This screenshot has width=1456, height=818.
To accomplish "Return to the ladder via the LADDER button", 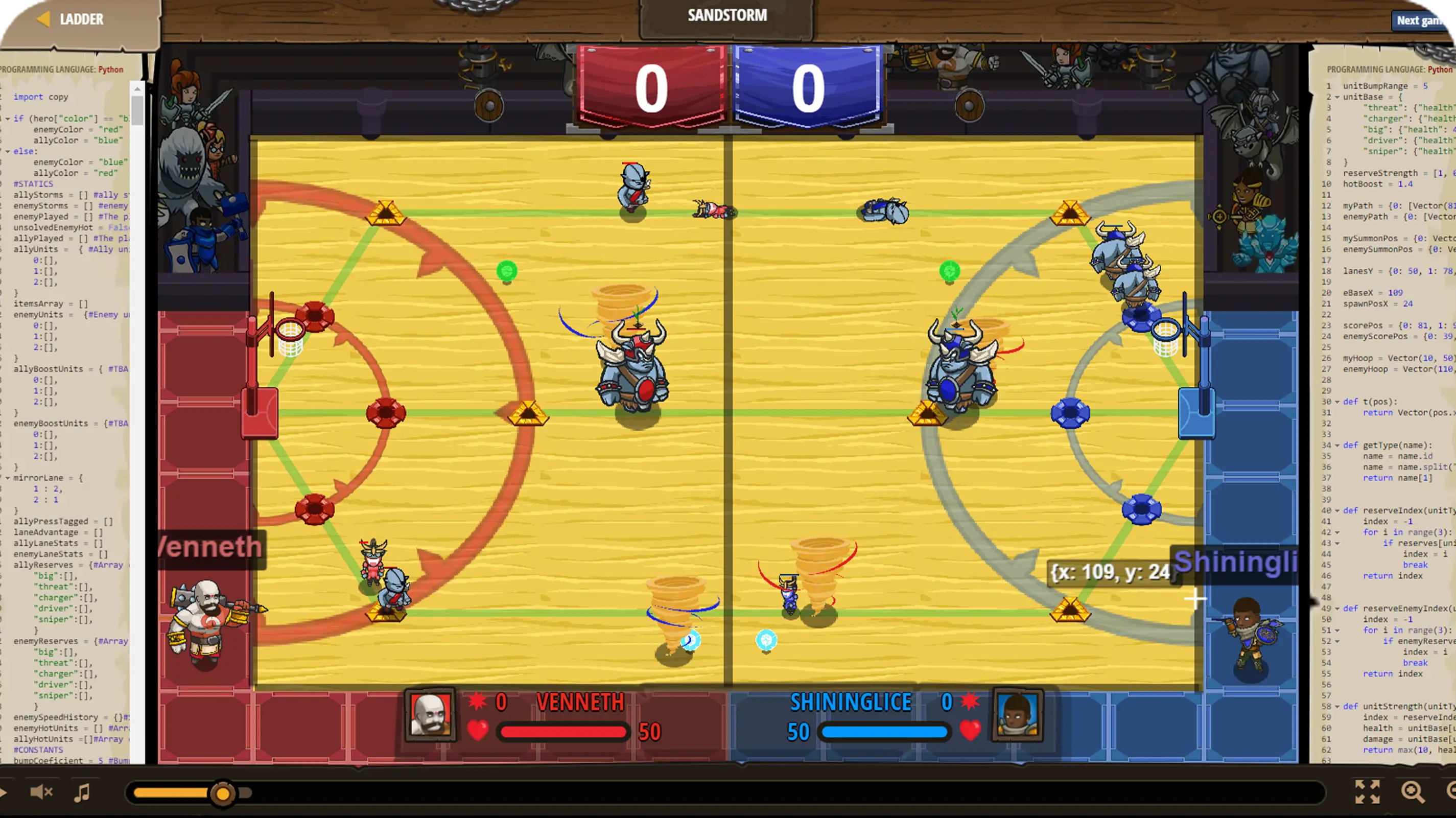I will [73, 19].
